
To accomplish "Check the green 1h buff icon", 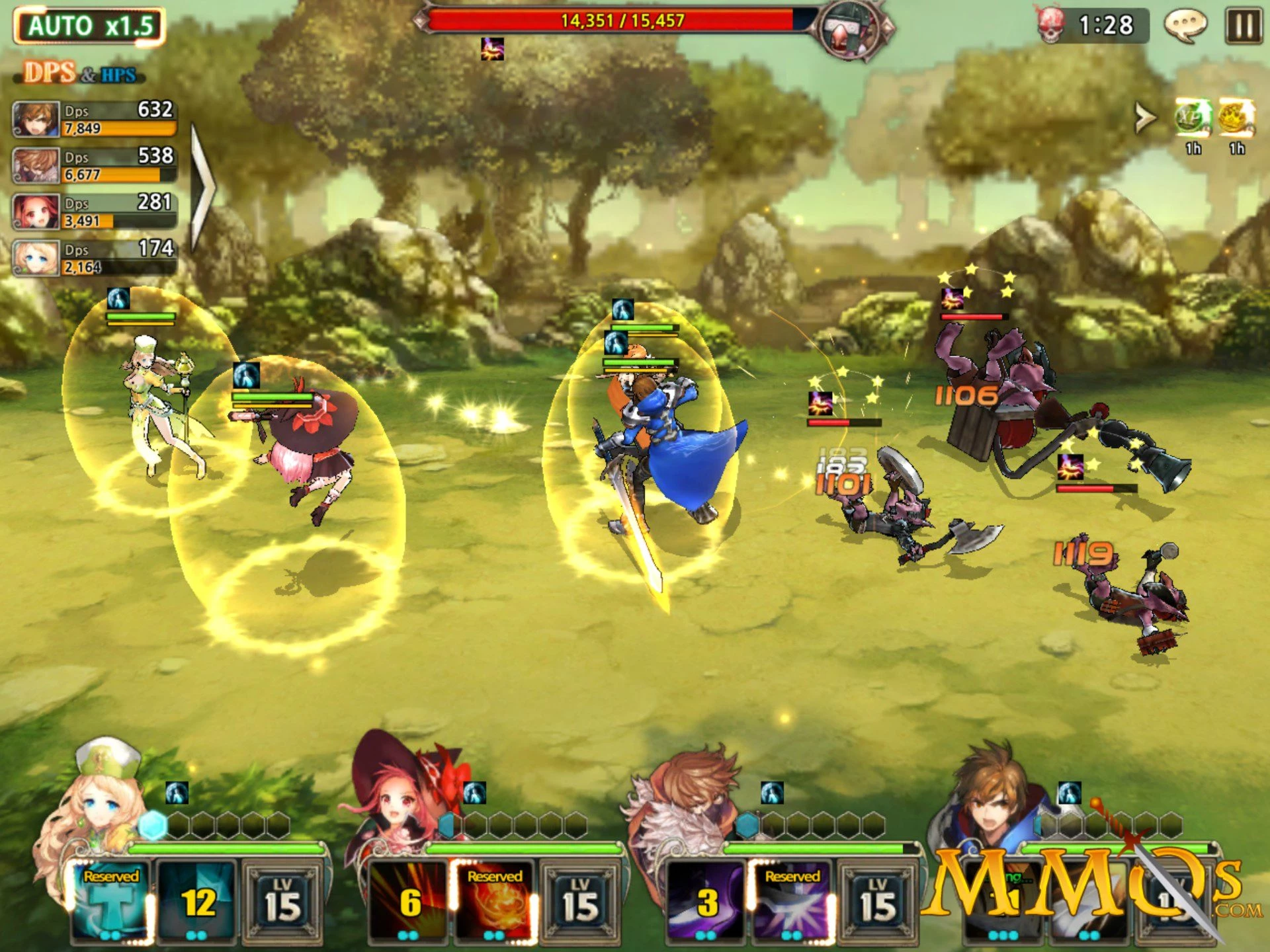I will [1193, 119].
